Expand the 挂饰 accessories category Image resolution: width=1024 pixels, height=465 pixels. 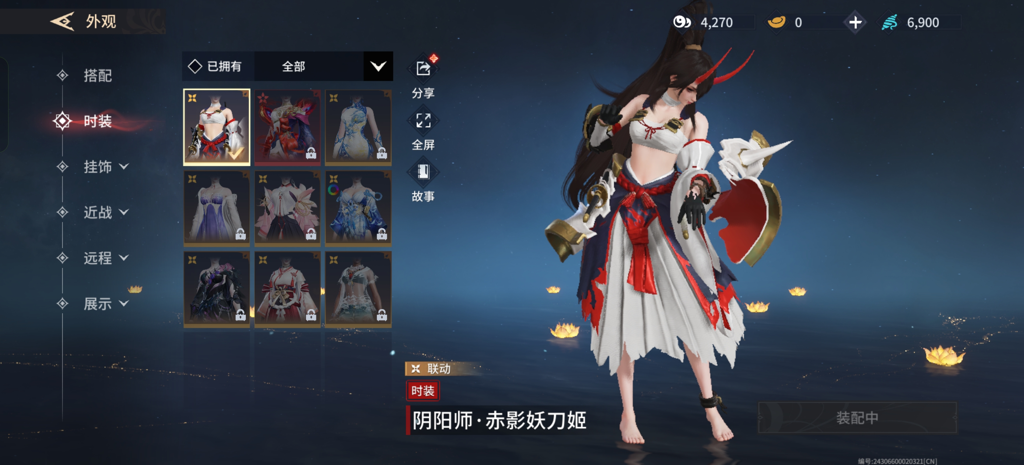[106, 167]
